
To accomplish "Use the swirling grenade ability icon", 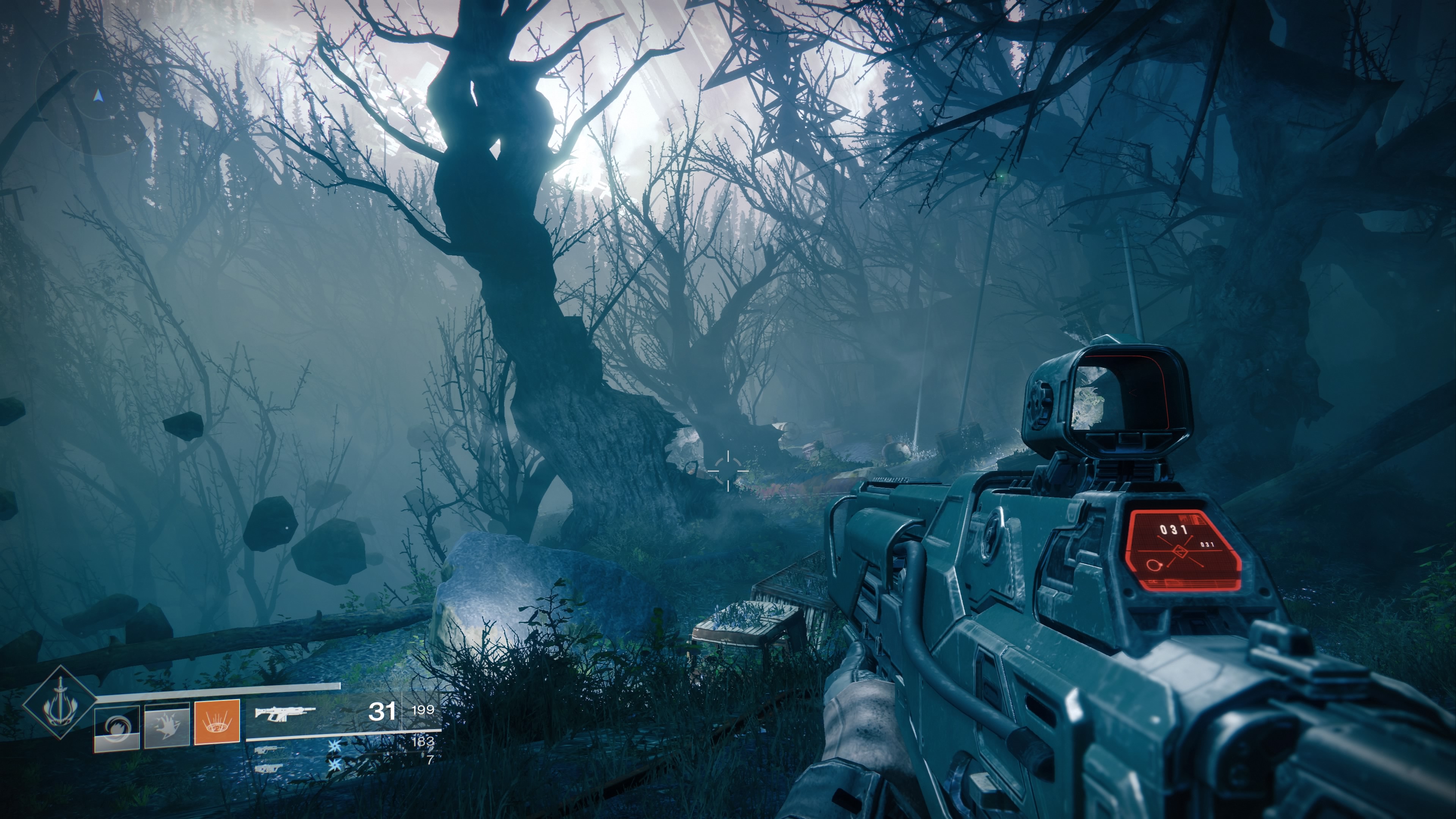I will [x=117, y=728].
